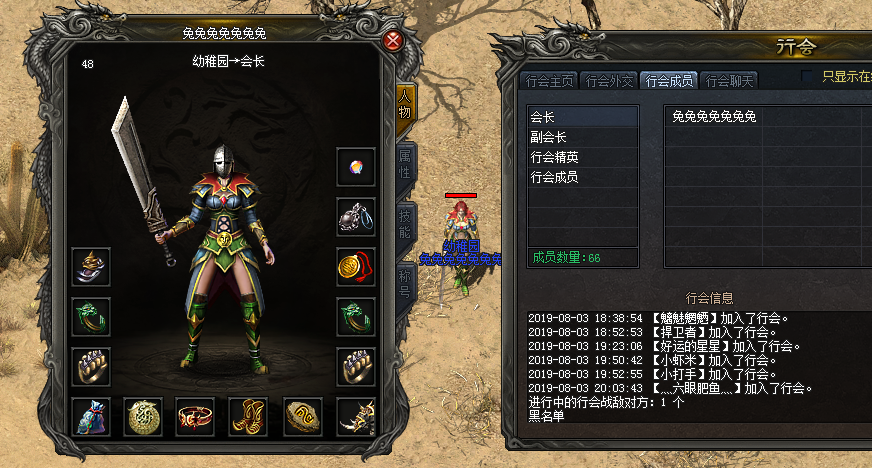This screenshot has width=872, height=468.
Task: Select the silver necklace equipment slot
Action: click(355, 217)
